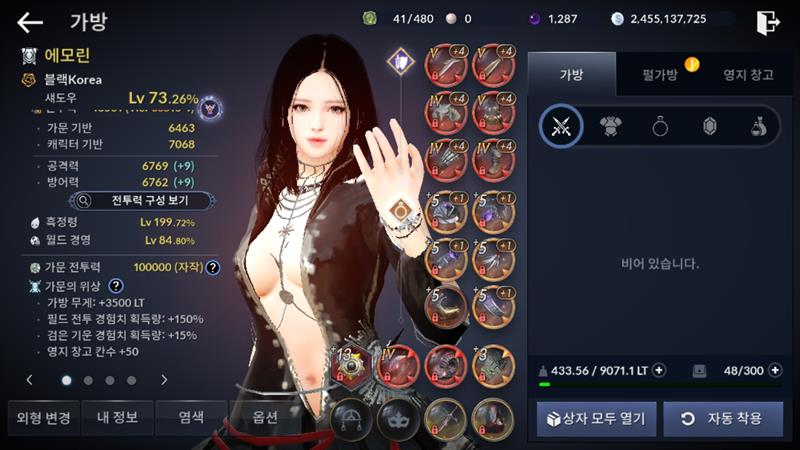800x450 pixels.
Task: Activate 자동 착용 auto-equip button
Action: coord(723,418)
